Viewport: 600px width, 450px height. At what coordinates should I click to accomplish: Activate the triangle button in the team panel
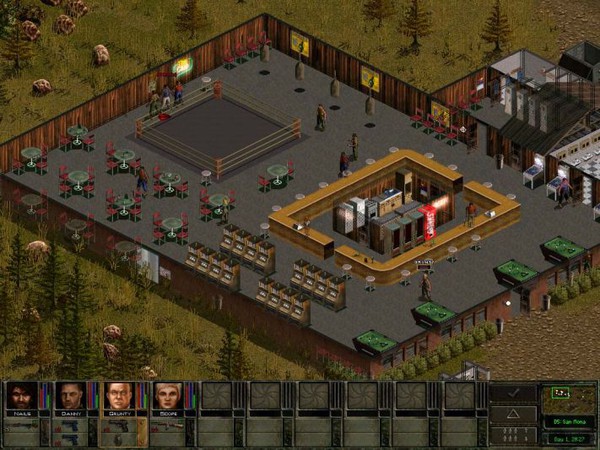pyautogui.click(x=514, y=414)
